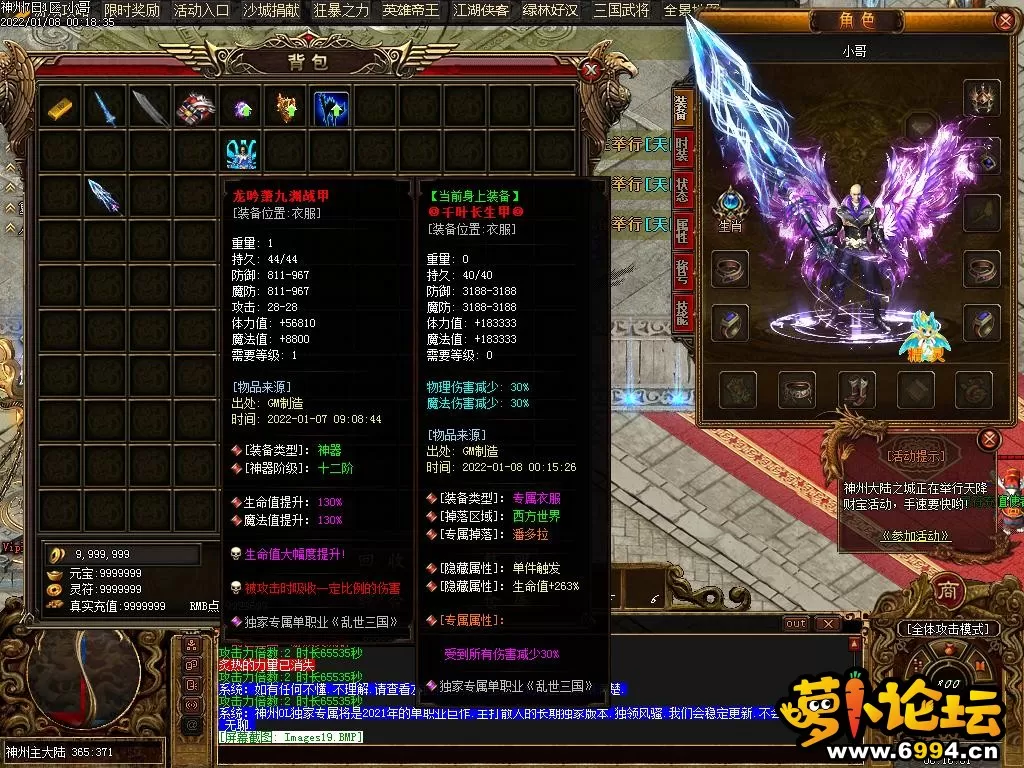
Task: Switch to the 状态 status tab
Action: (682, 189)
